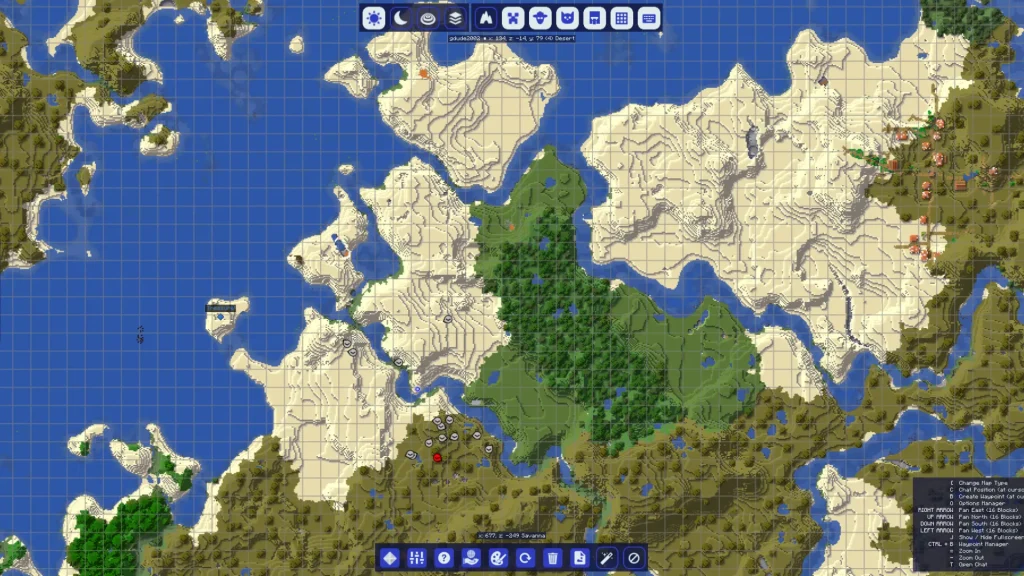This screenshot has height=576, width=1024.
Task: Switch to the day map (sun icon)
Action: click(374, 17)
